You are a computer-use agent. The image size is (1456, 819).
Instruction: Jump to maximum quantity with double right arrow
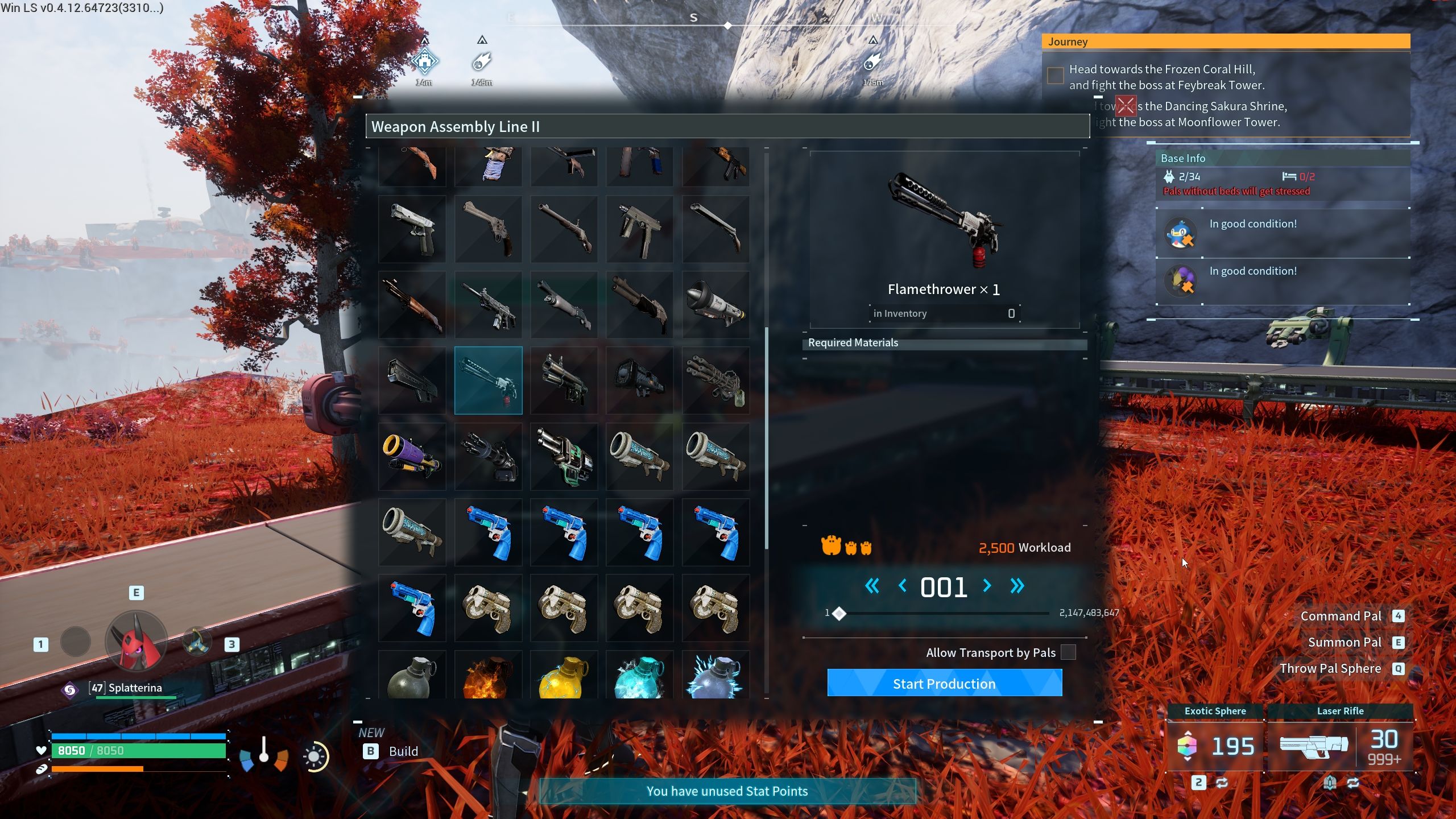(x=1017, y=586)
